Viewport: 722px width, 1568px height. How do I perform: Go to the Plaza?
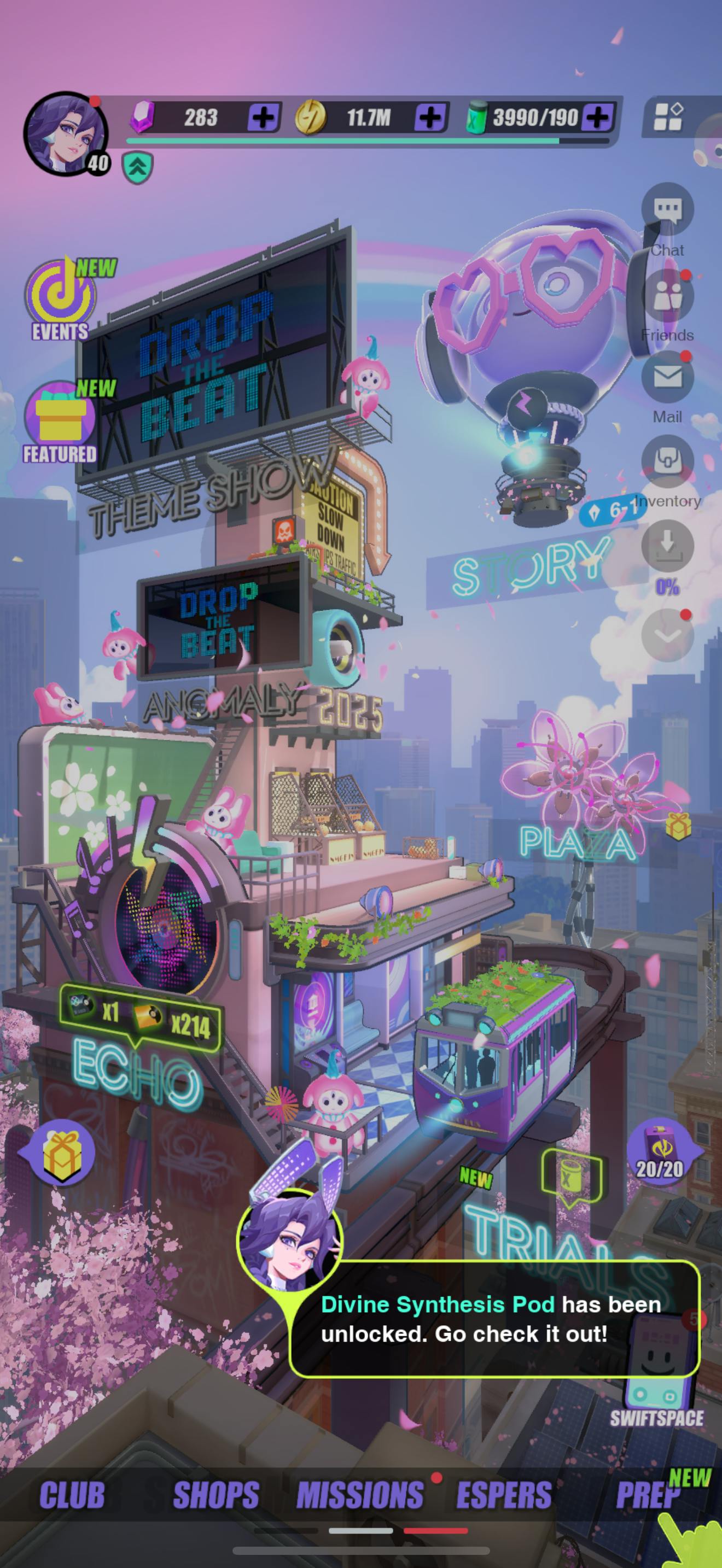576,844
